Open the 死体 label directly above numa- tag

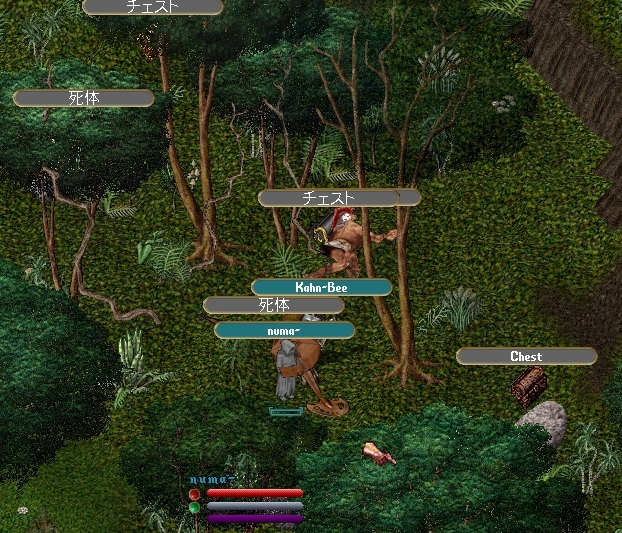point(273,305)
